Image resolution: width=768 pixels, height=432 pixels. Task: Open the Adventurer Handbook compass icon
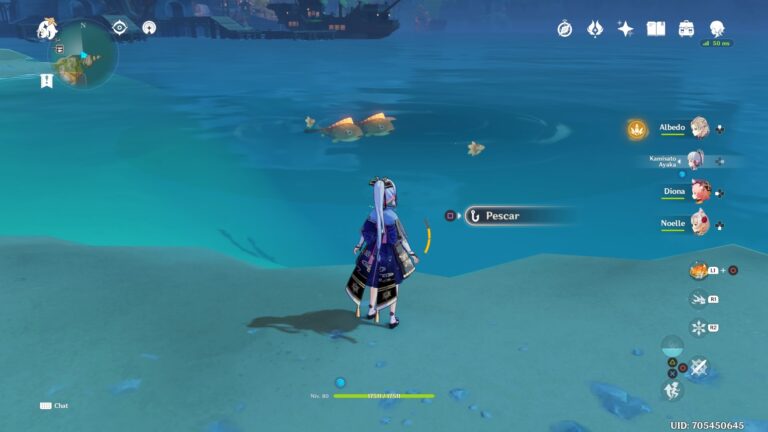565,29
